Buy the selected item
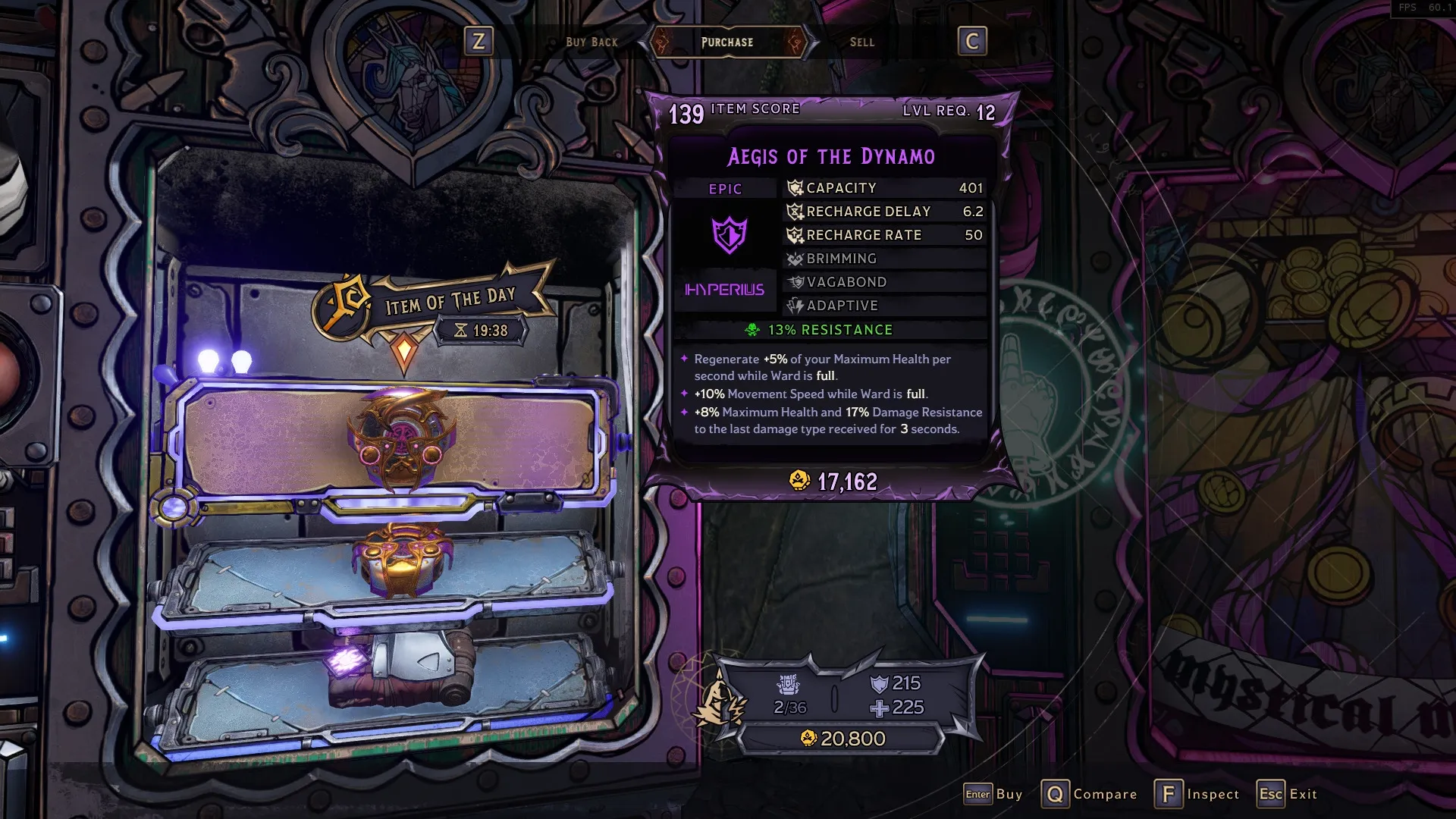This screenshot has width=1456, height=819. coord(993,794)
